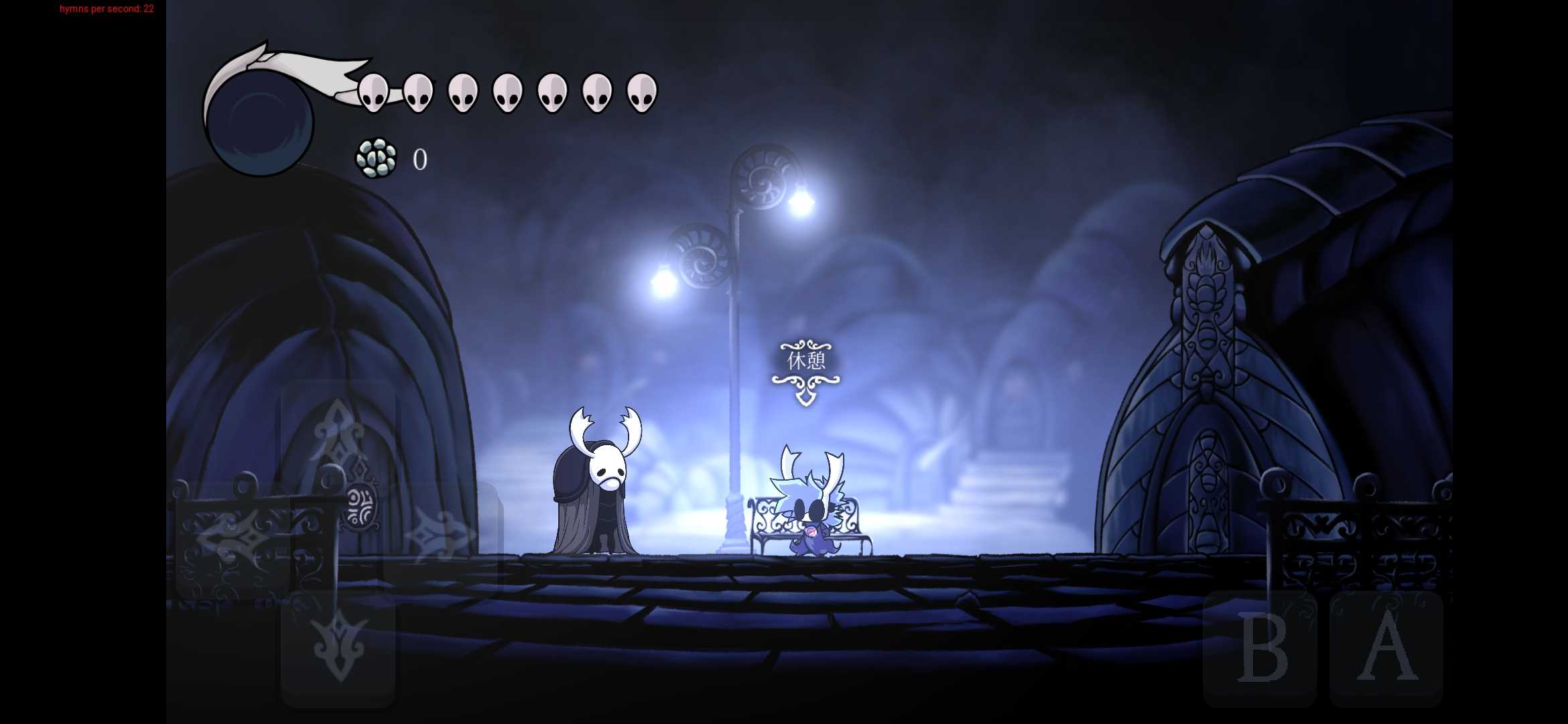This screenshot has height=724, width=1568.
Task: Tap the on-screen A button
Action: (1386, 648)
